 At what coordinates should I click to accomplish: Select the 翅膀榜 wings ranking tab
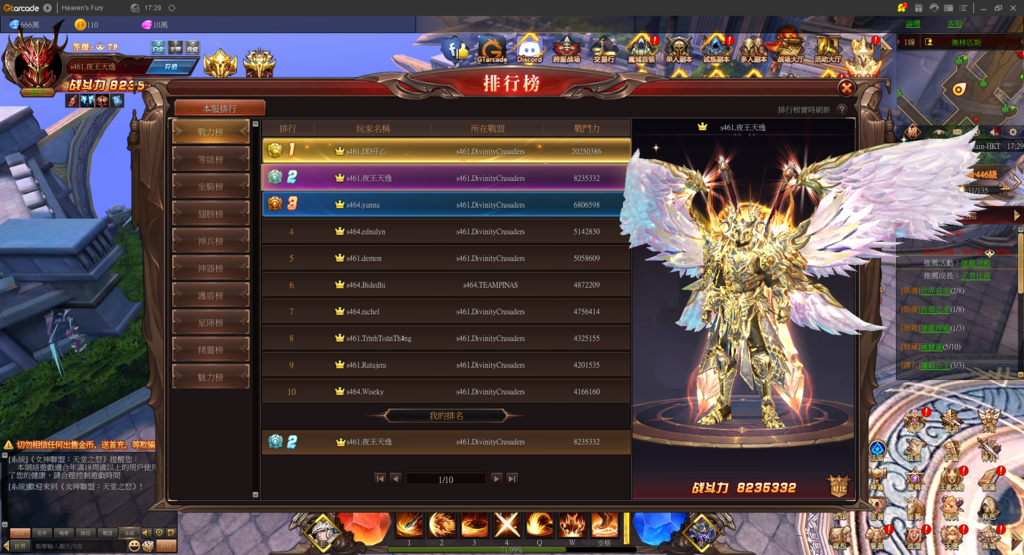(x=210, y=213)
